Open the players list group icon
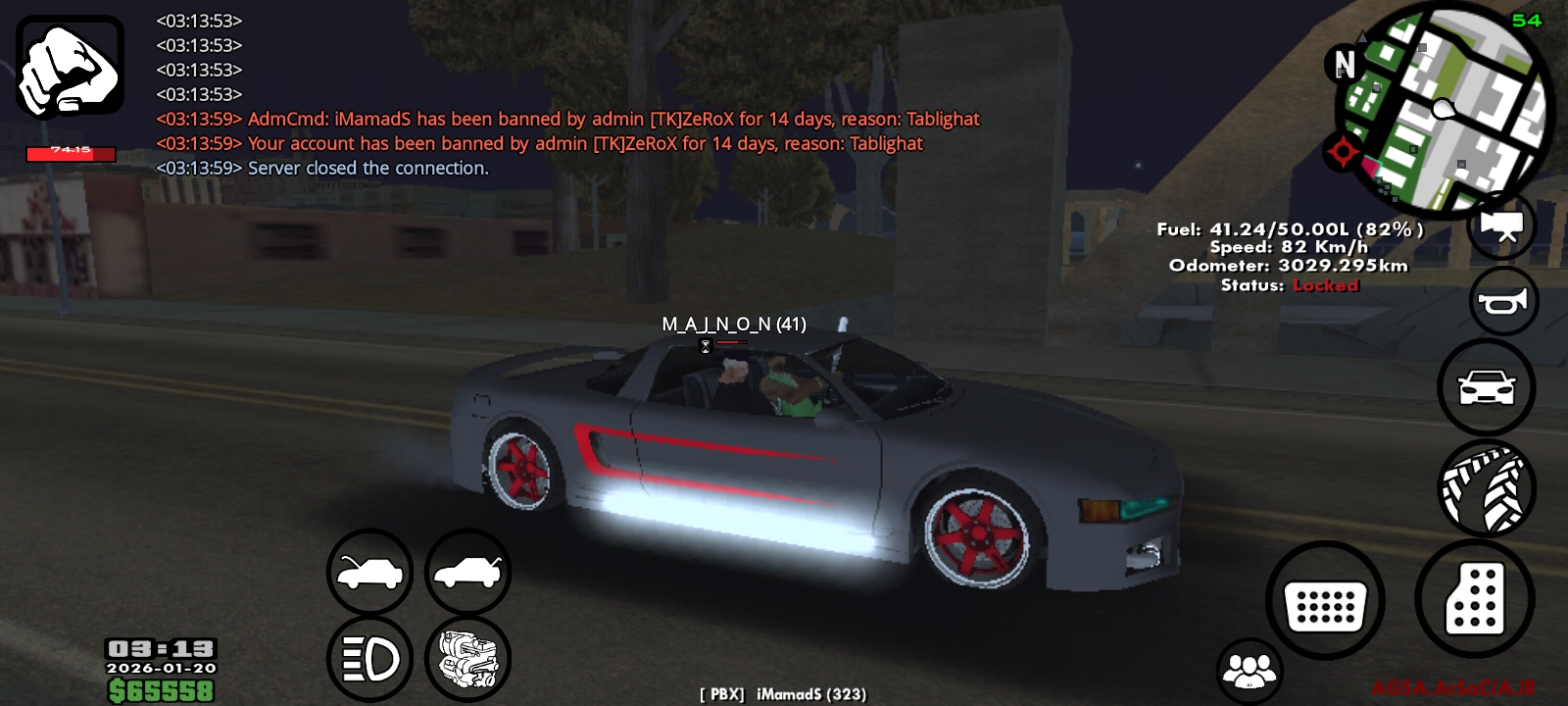 1249,671
